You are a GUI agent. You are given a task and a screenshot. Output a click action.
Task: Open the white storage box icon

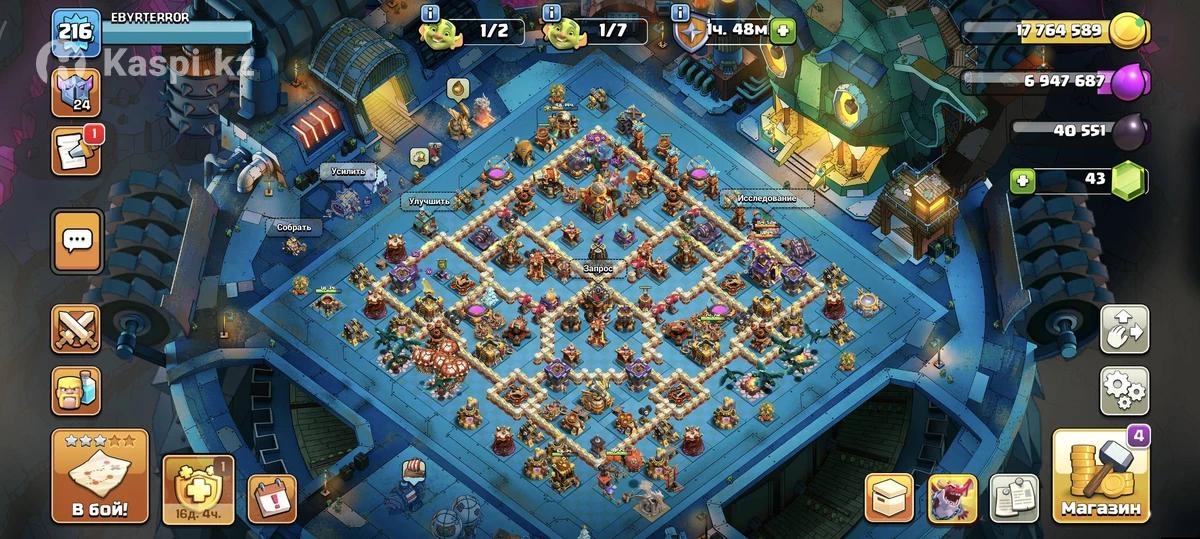pyautogui.click(x=889, y=497)
